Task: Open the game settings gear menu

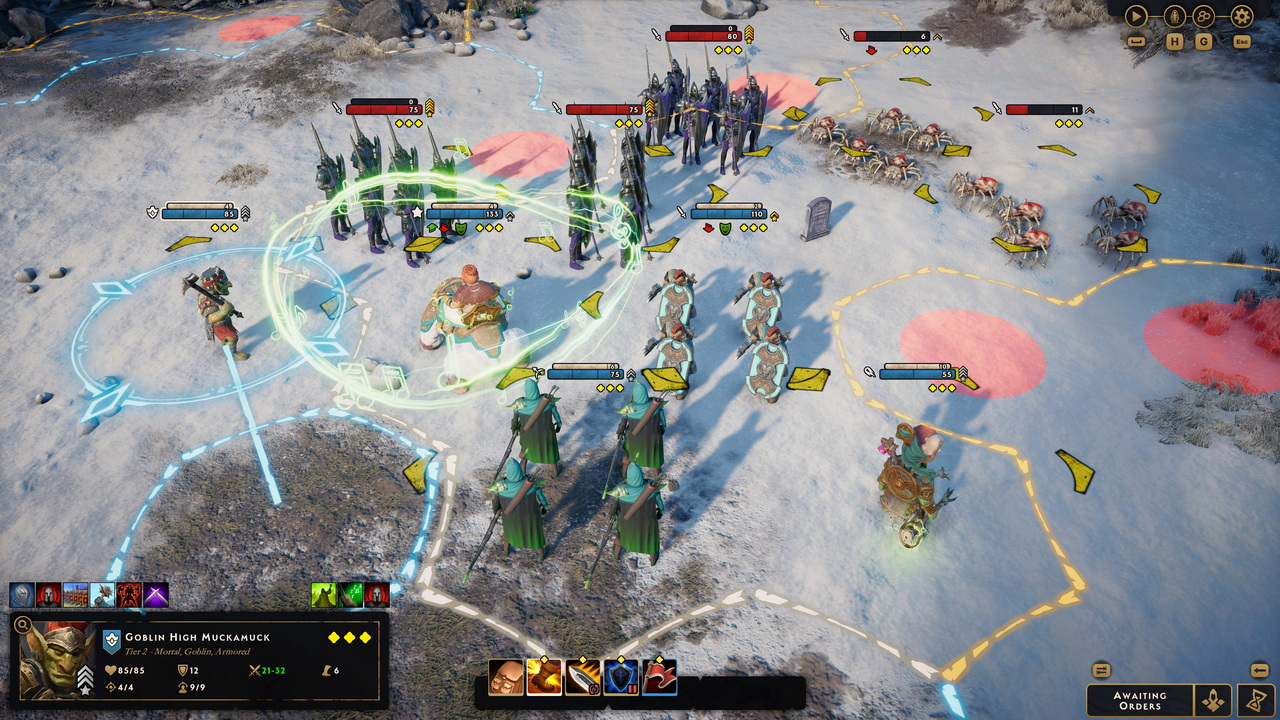Action: click(x=1240, y=15)
